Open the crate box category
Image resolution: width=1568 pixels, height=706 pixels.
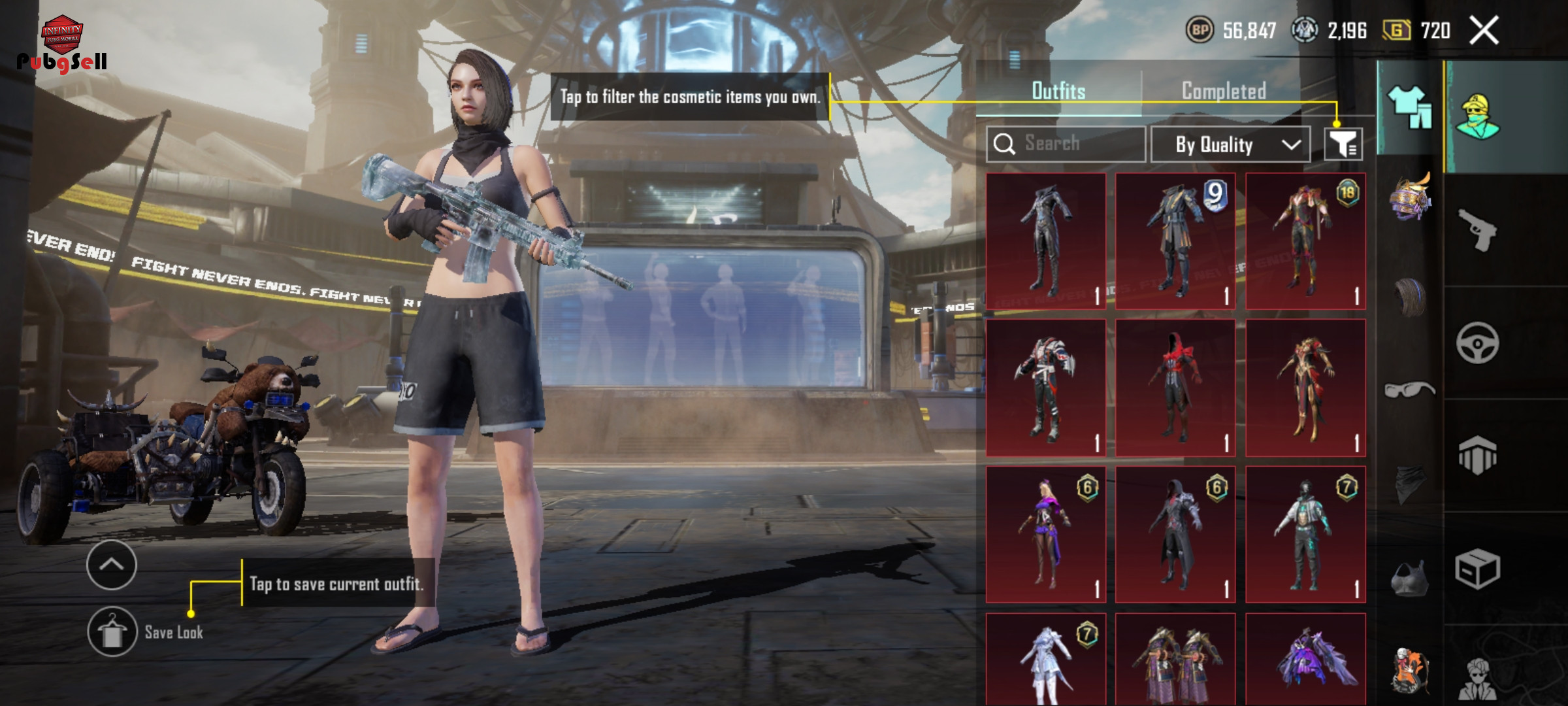tap(1478, 569)
